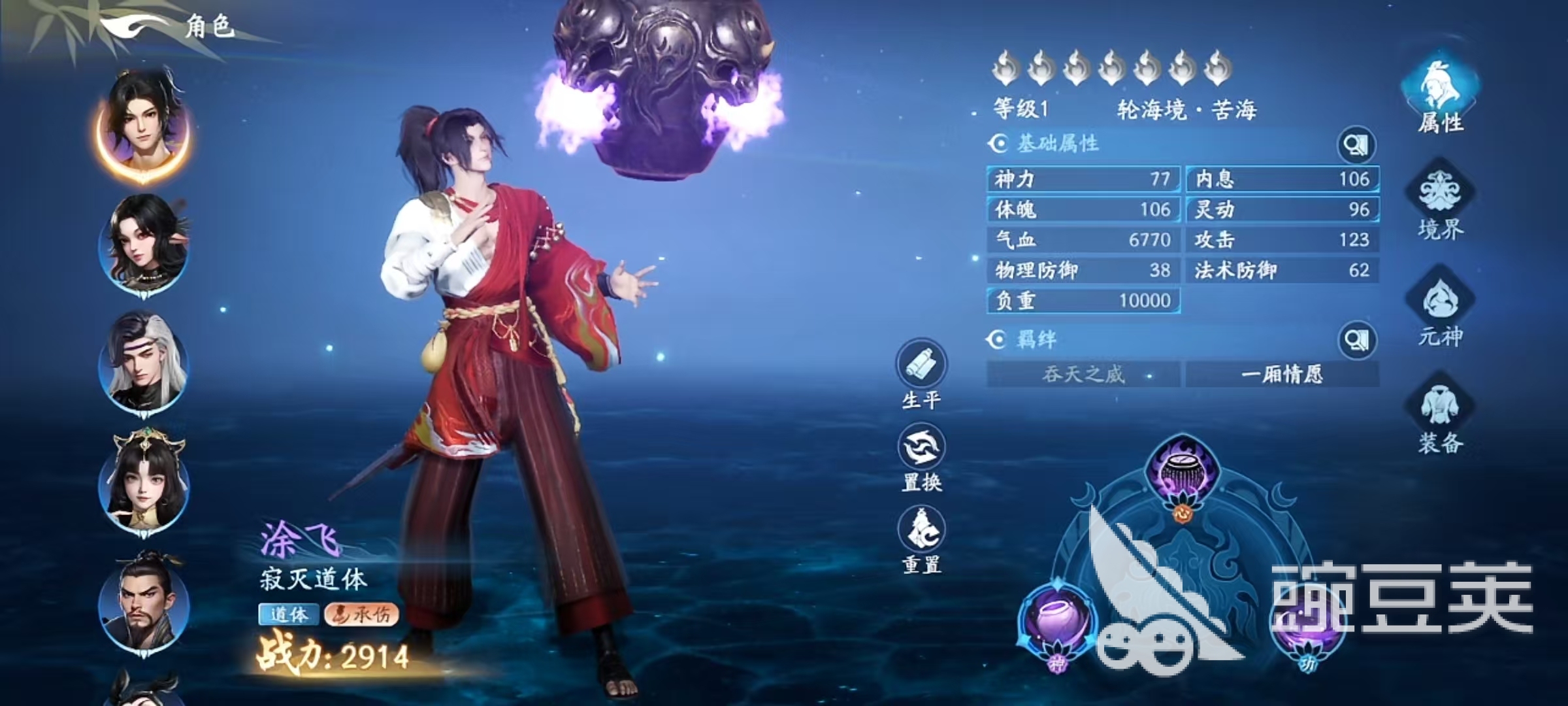Image resolution: width=1568 pixels, height=706 pixels.
Task: Select the white-haired male character portrait
Action: (x=144, y=361)
